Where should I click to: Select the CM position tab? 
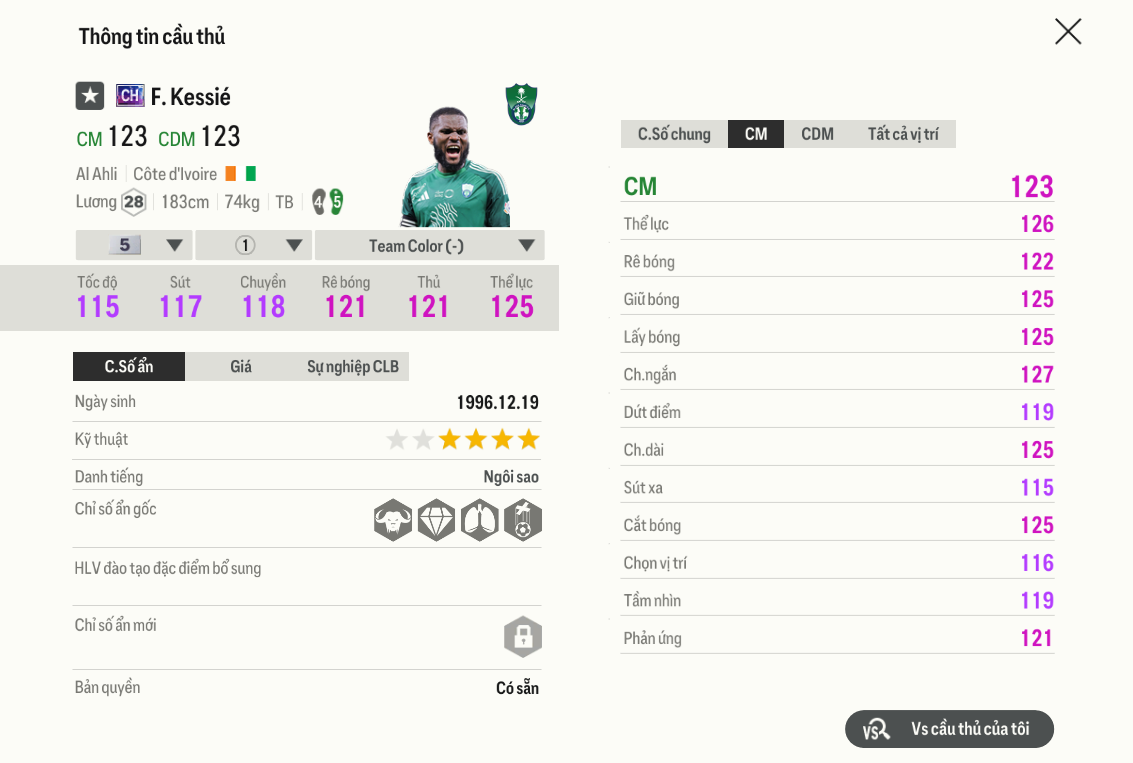[x=756, y=134]
